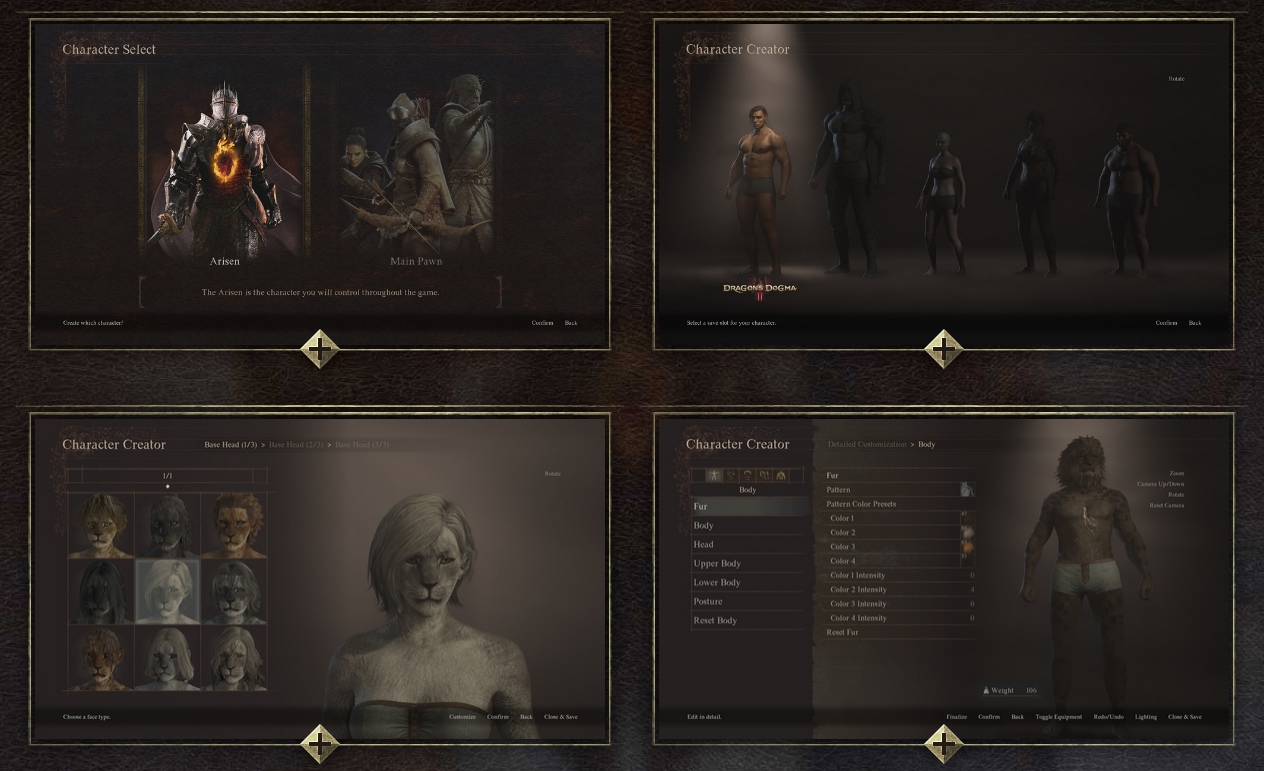Screen dimensions: 1264x771
Task: Finalize the character
Action: (x=957, y=717)
